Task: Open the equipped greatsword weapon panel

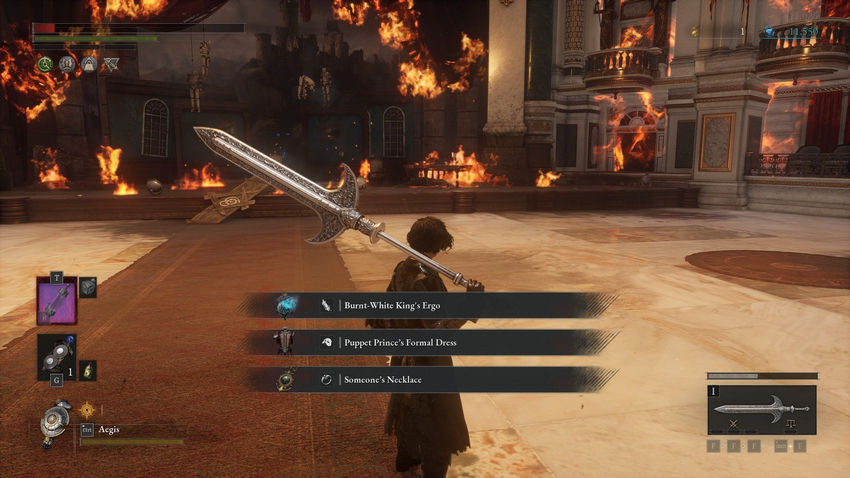Action: (761, 408)
